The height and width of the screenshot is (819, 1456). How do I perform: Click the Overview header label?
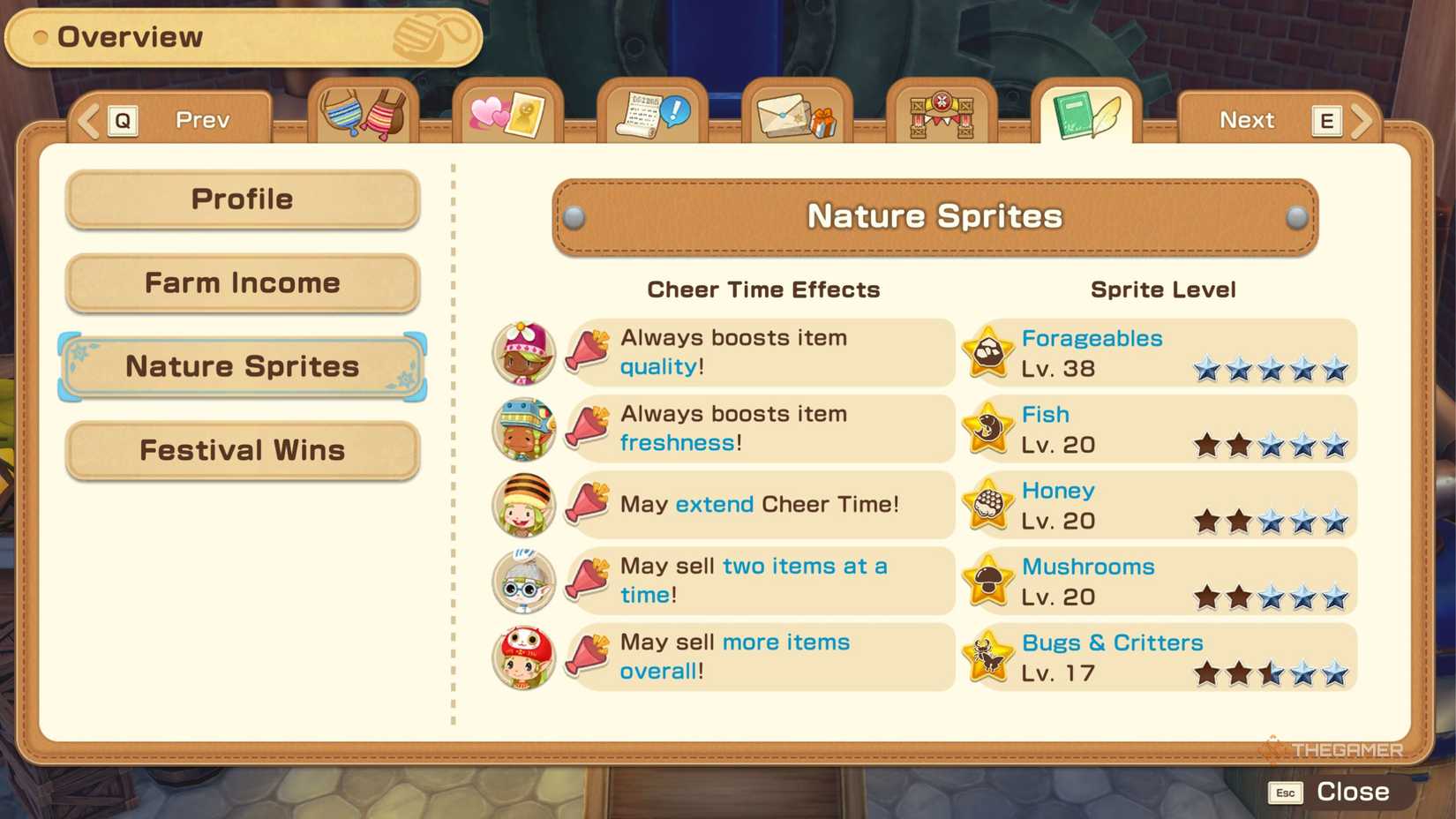coord(130,36)
